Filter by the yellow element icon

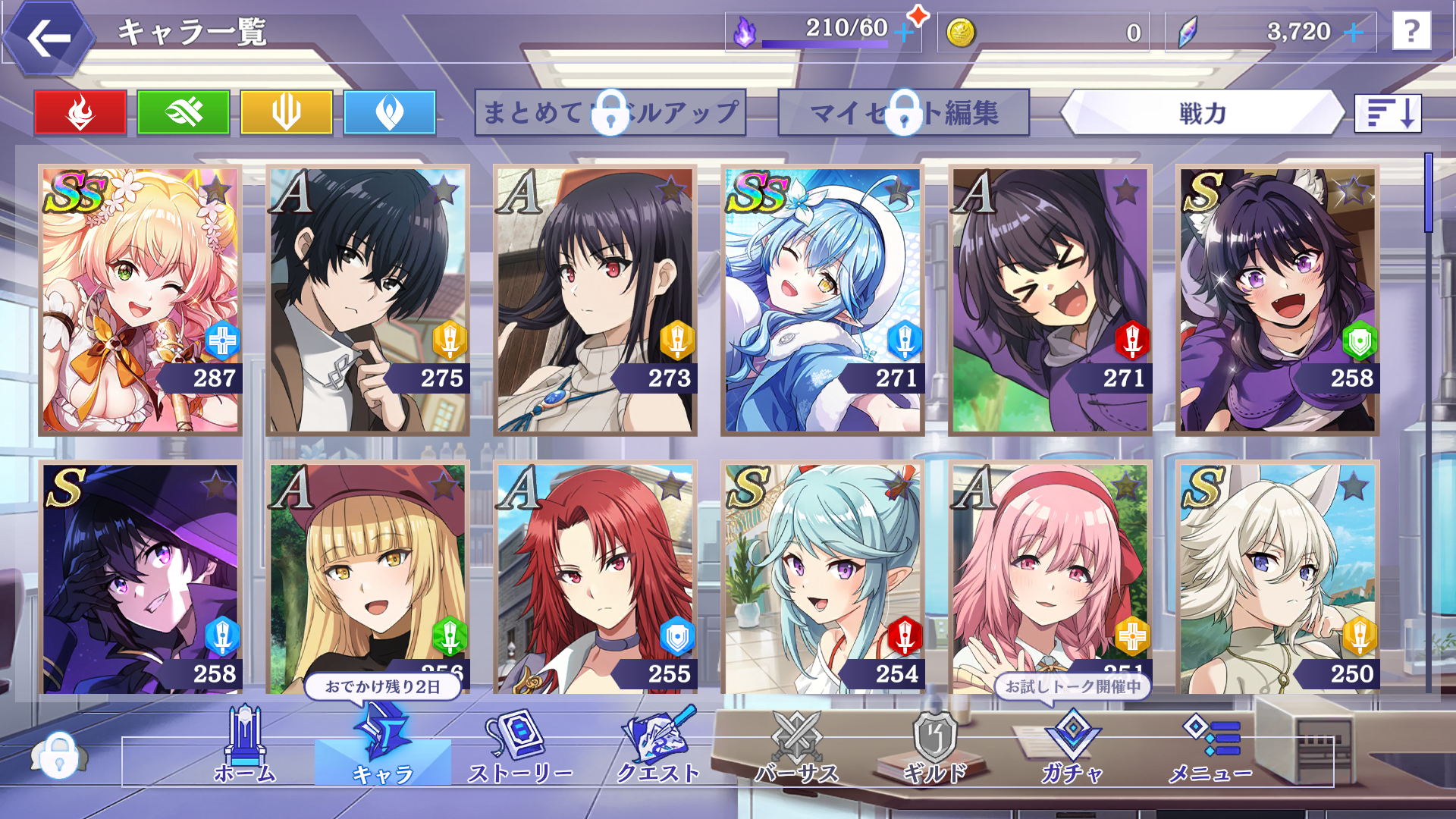(x=287, y=113)
